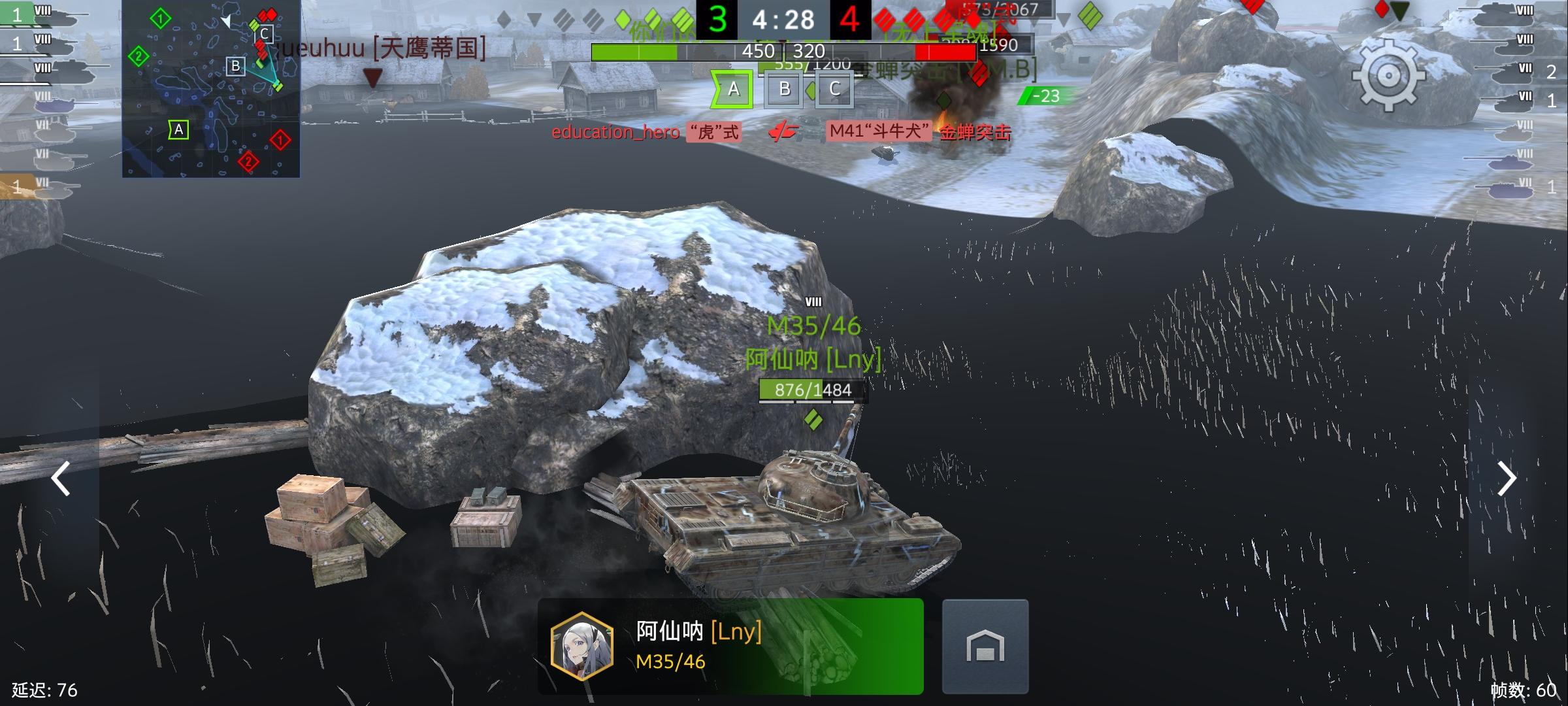Click the right spectator arrow
Viewport: 1568px width, 706px height.
click(x=1508, y=479)
